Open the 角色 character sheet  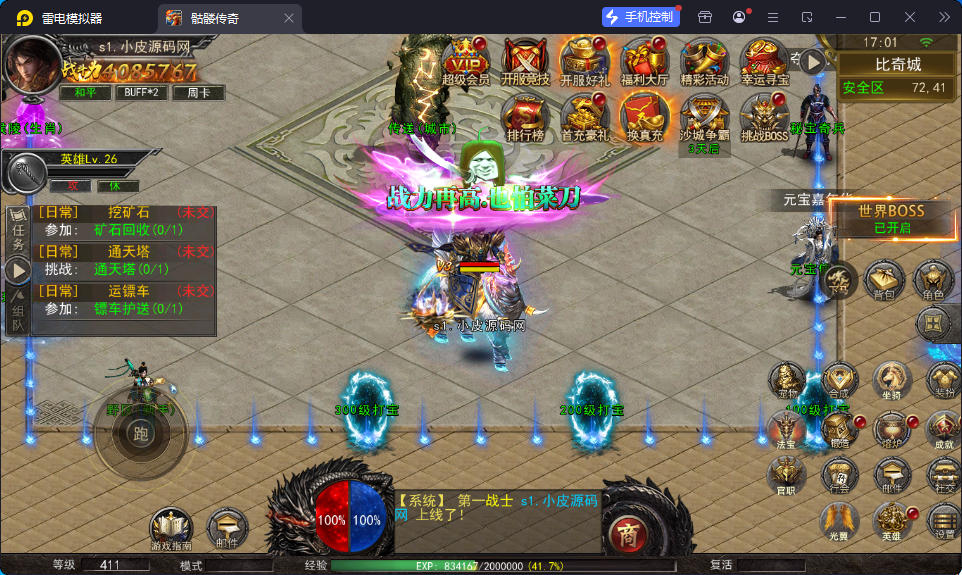(933, 281)
